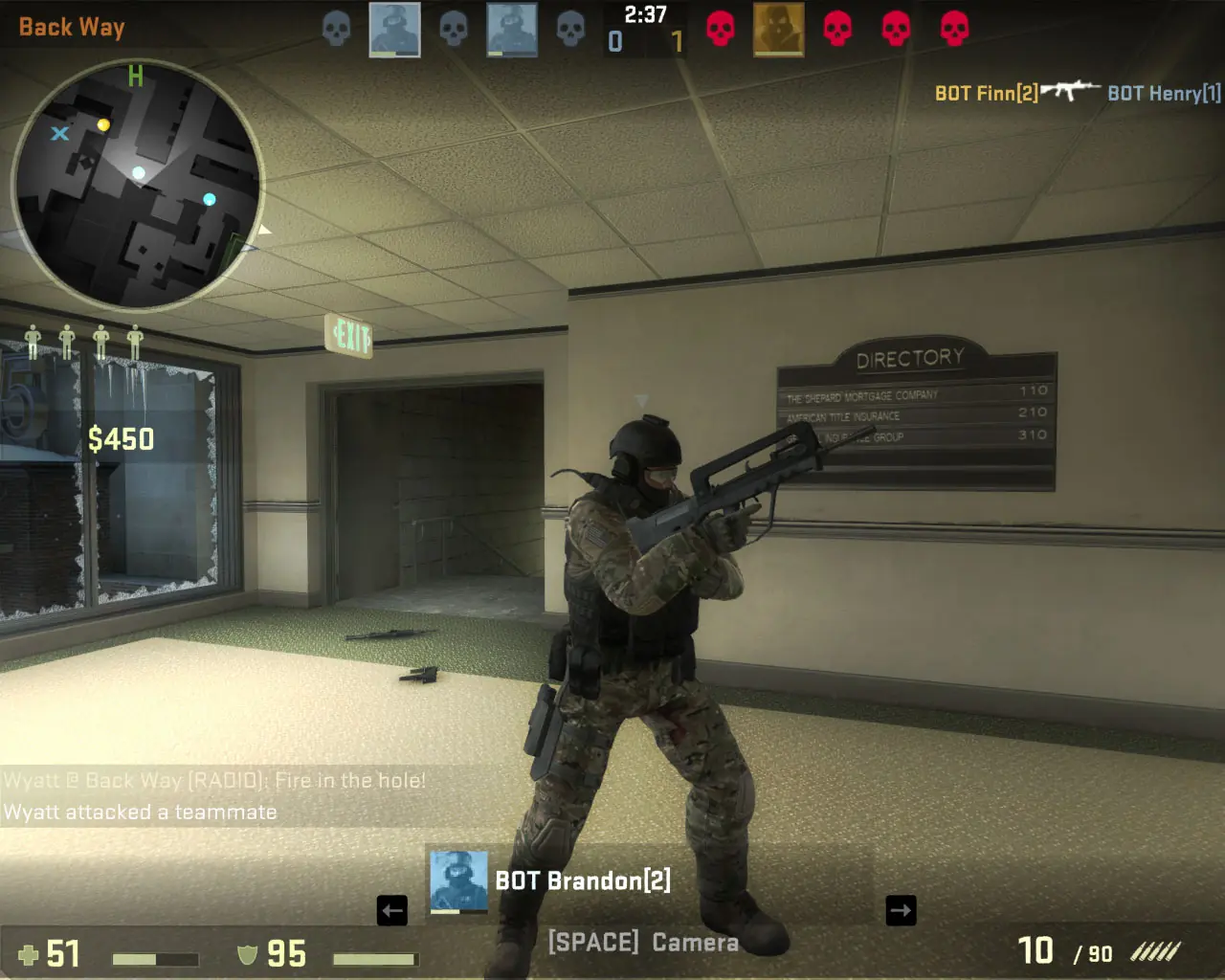Click BOT Finn[2] name in the kill feed

986,93
